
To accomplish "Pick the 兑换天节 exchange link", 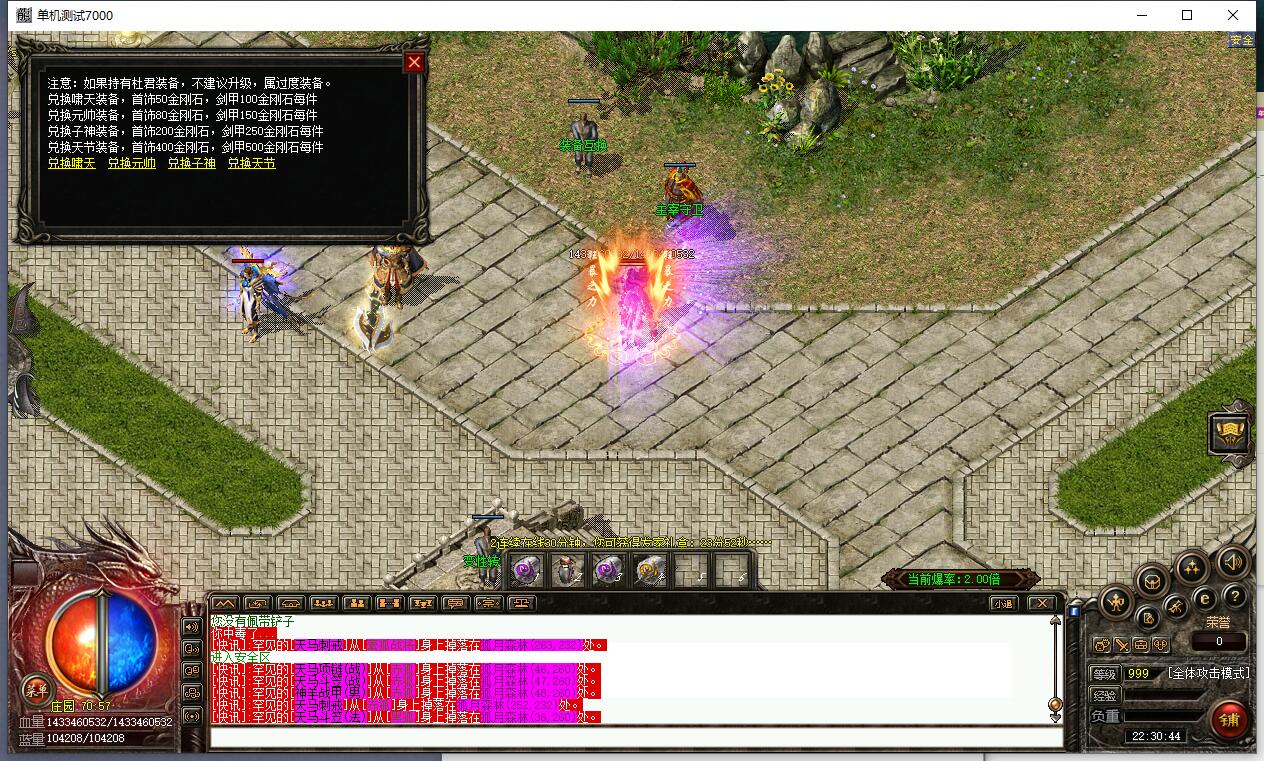I will coord(251,163).
